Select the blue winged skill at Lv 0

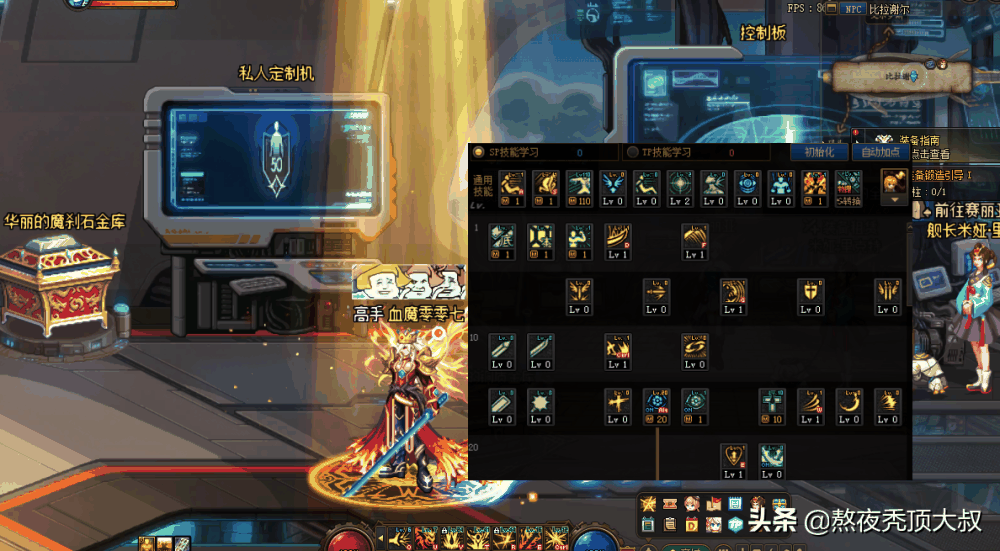click(611, 184)
